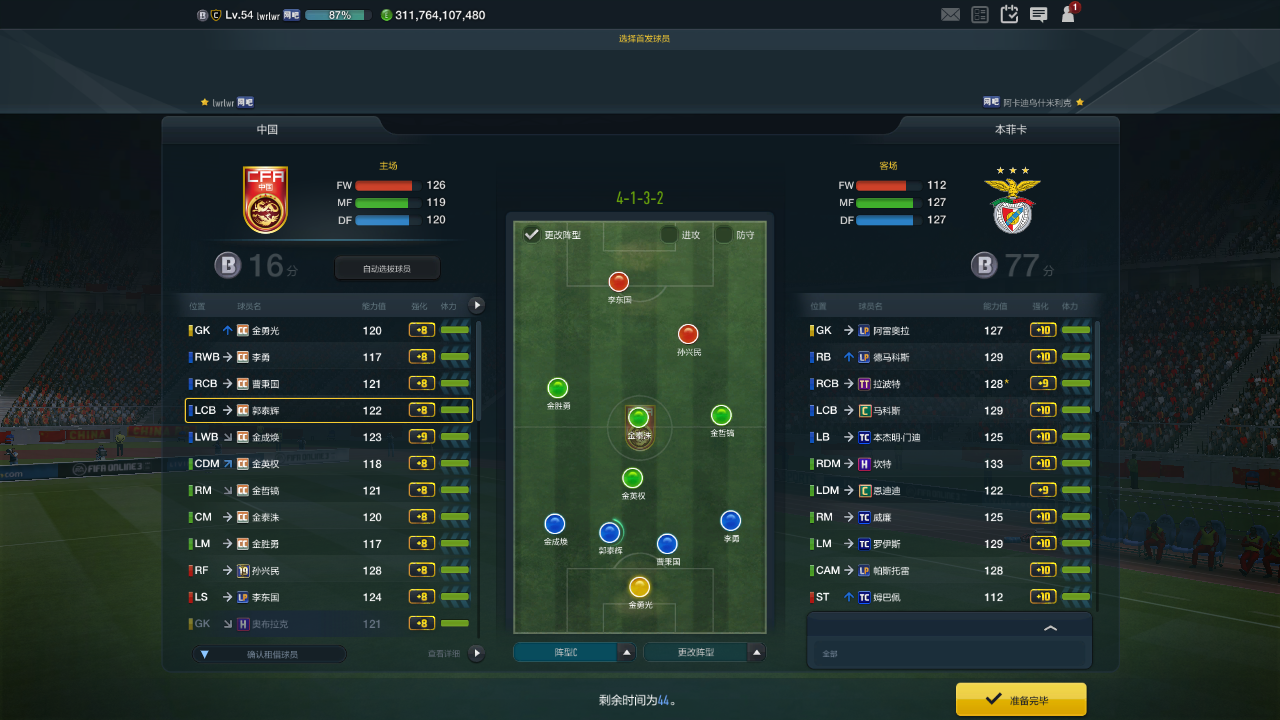Select the GK 金勇光 player row
The width and height of the screenshot is (1280, 720).
tap(328, 330)
